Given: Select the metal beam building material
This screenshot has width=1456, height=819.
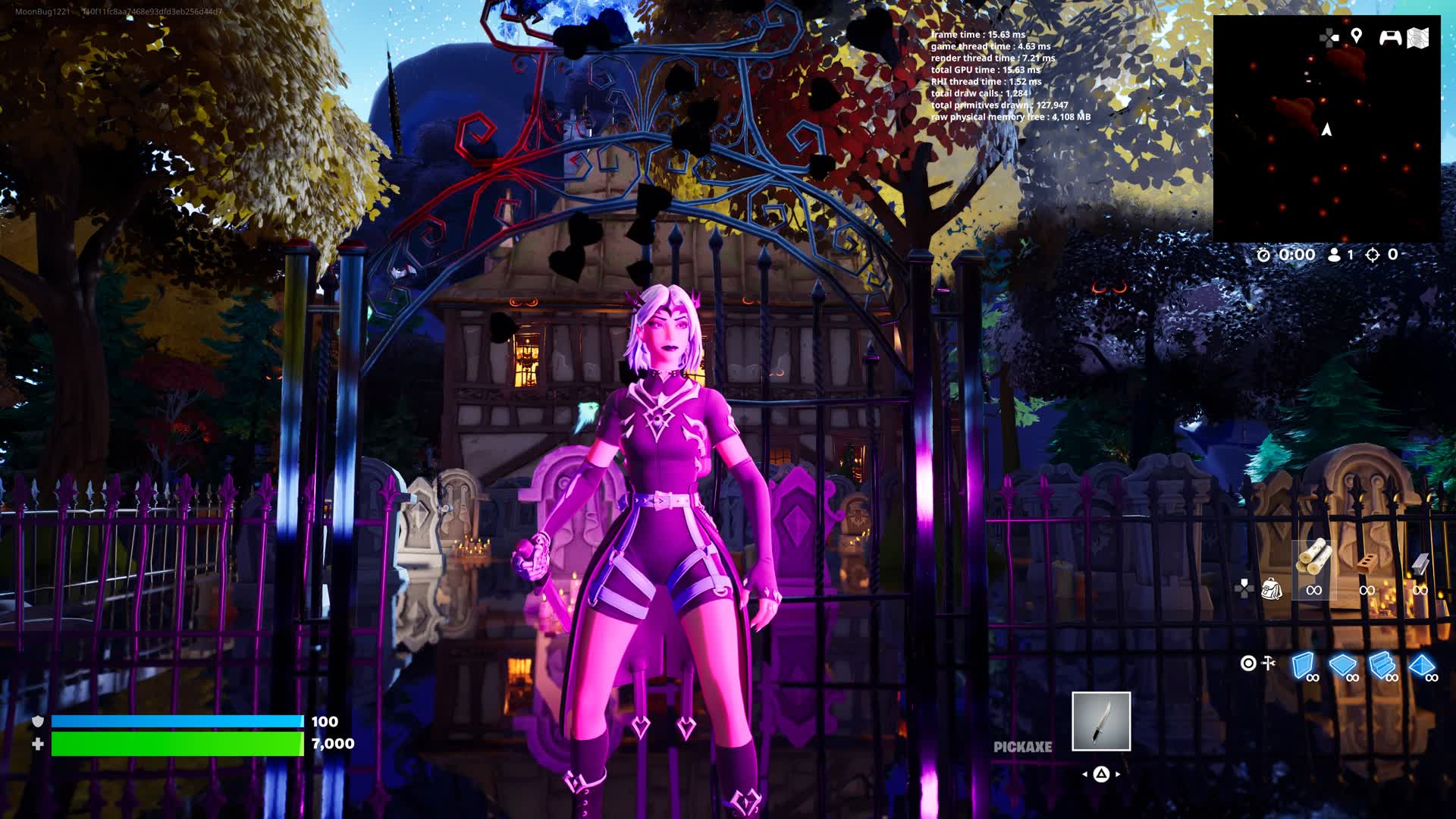Looking at the screenshot, I should point(1420,563).
